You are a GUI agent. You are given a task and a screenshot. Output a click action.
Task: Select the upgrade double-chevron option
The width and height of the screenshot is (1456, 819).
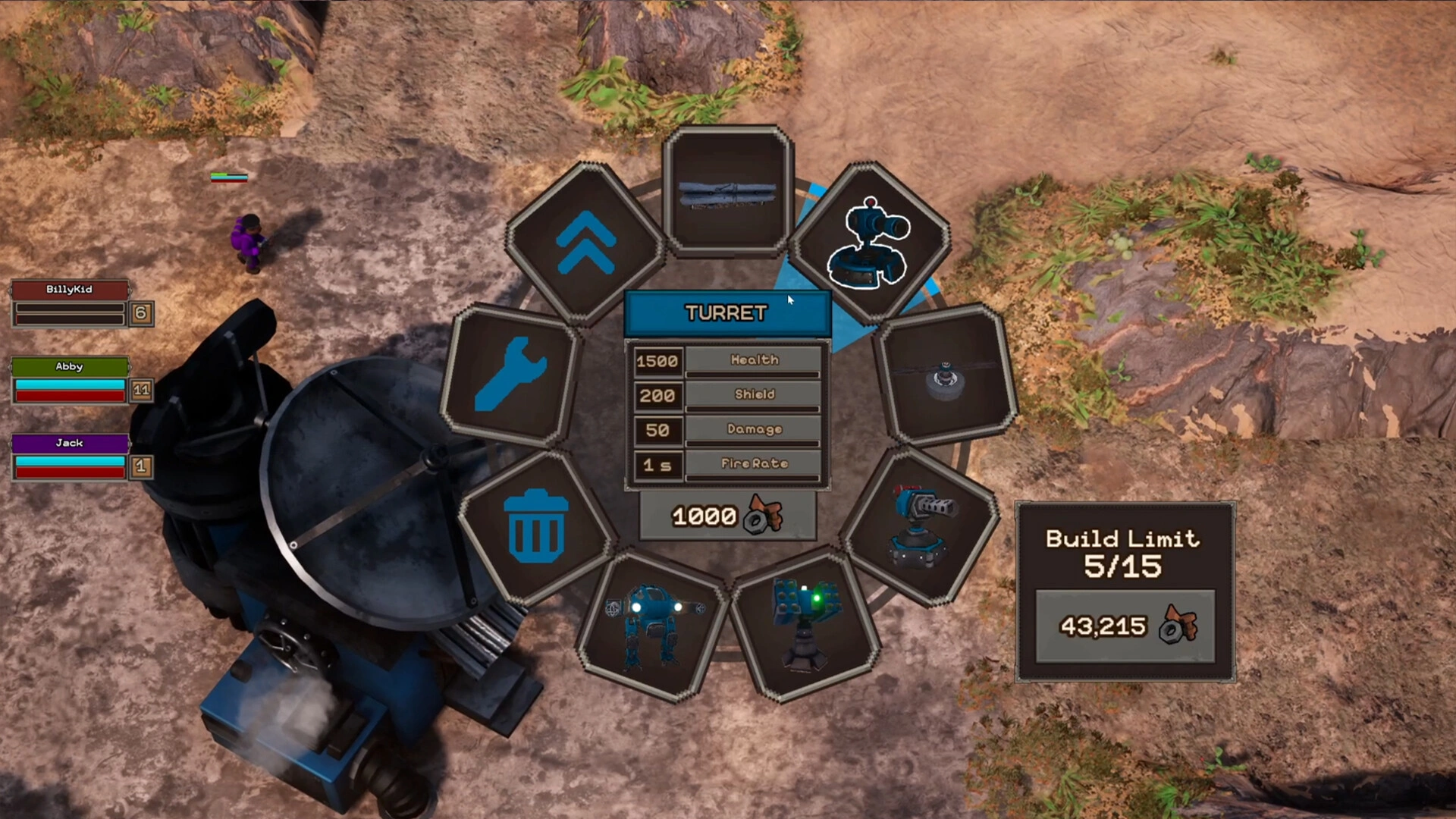click(x=585, y=241)
